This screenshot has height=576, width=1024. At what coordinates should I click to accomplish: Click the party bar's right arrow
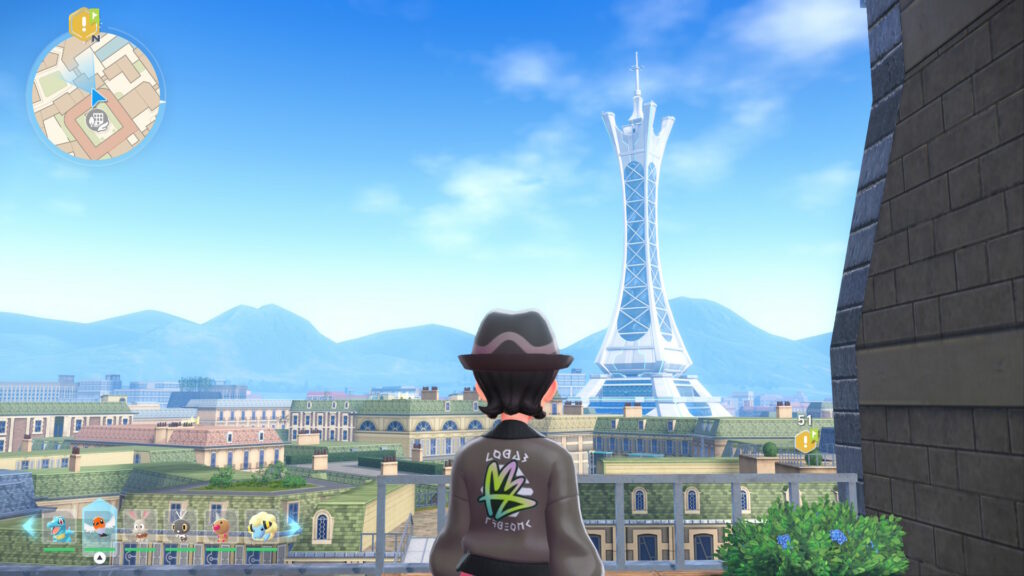(293, 526)
